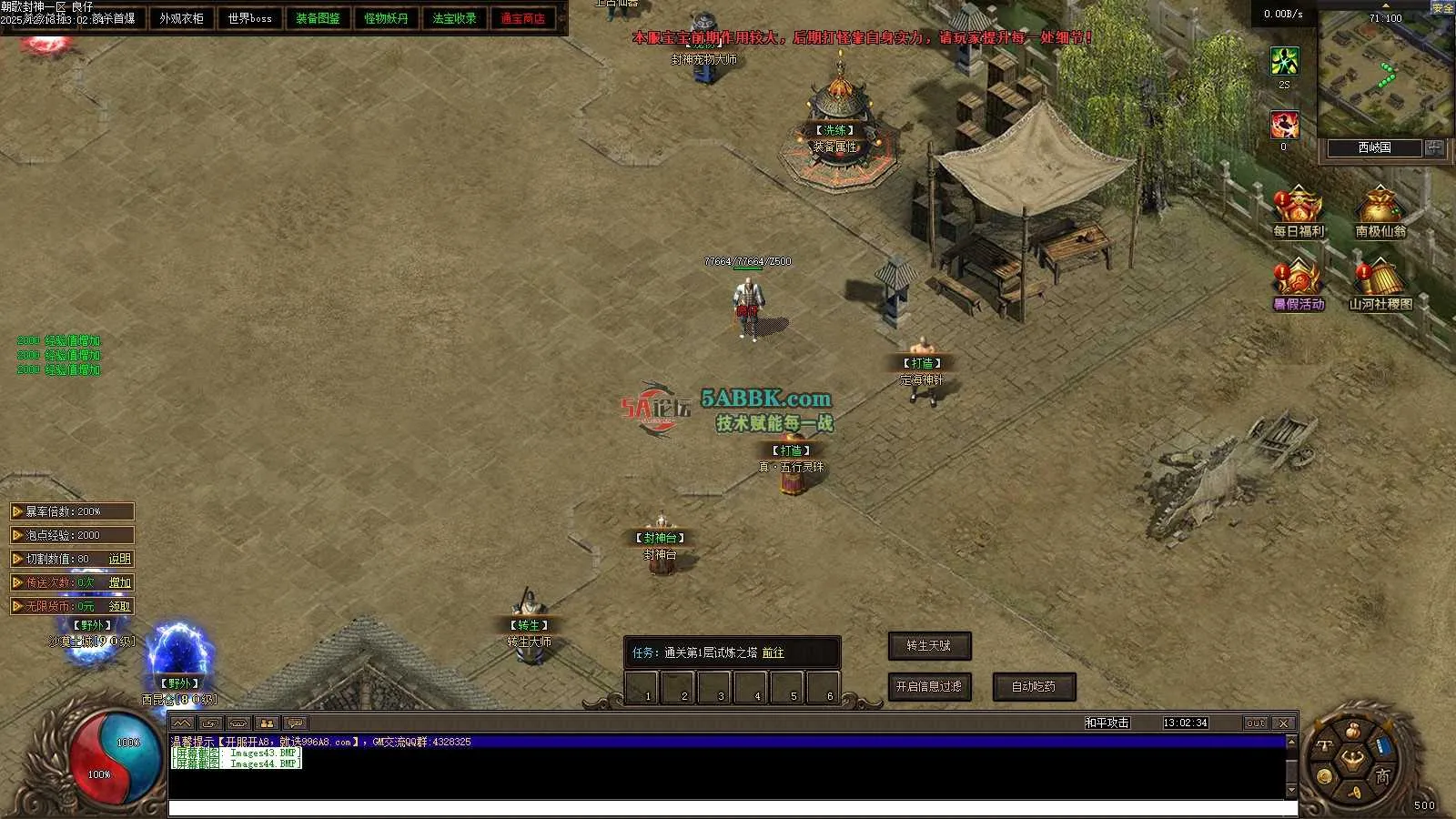This screenshot has height=819, width=1456.
Task: Close the chat panel with X
Action: [1283, 723]
